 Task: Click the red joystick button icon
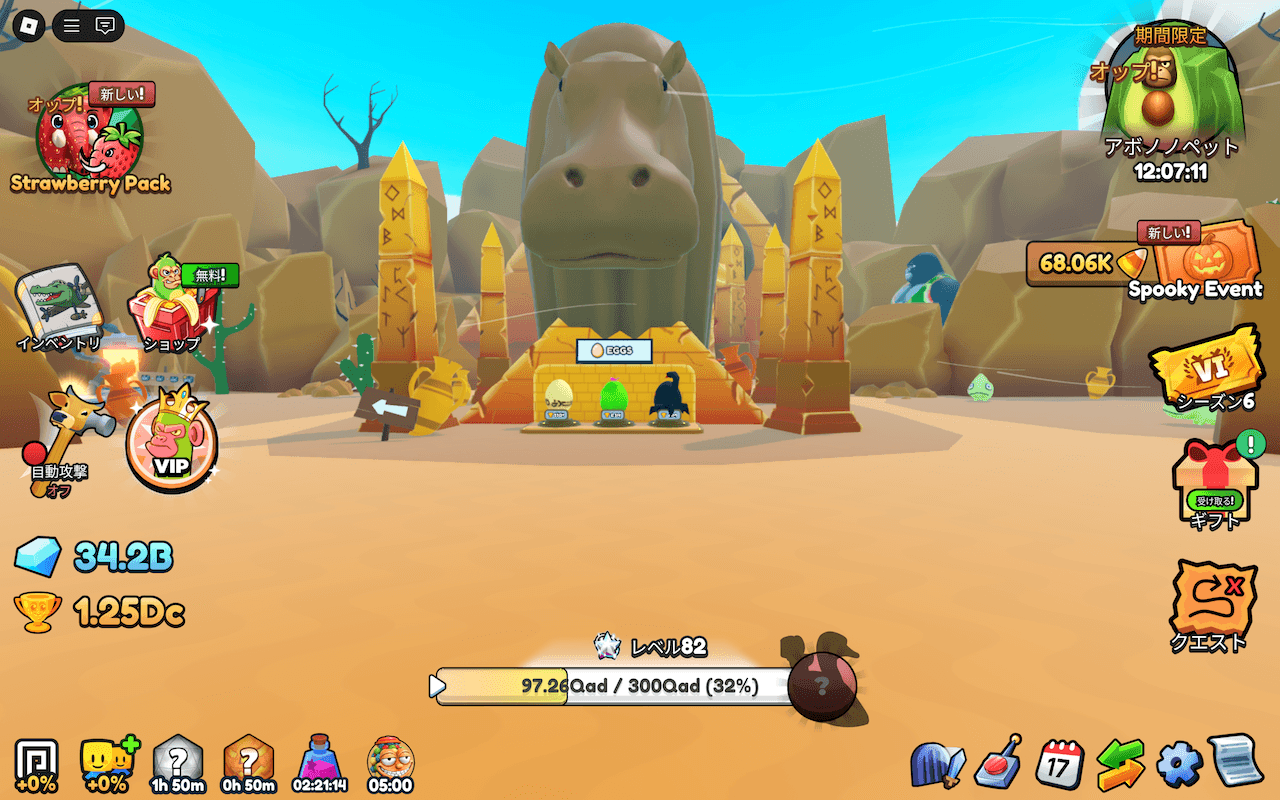point(998,764)
